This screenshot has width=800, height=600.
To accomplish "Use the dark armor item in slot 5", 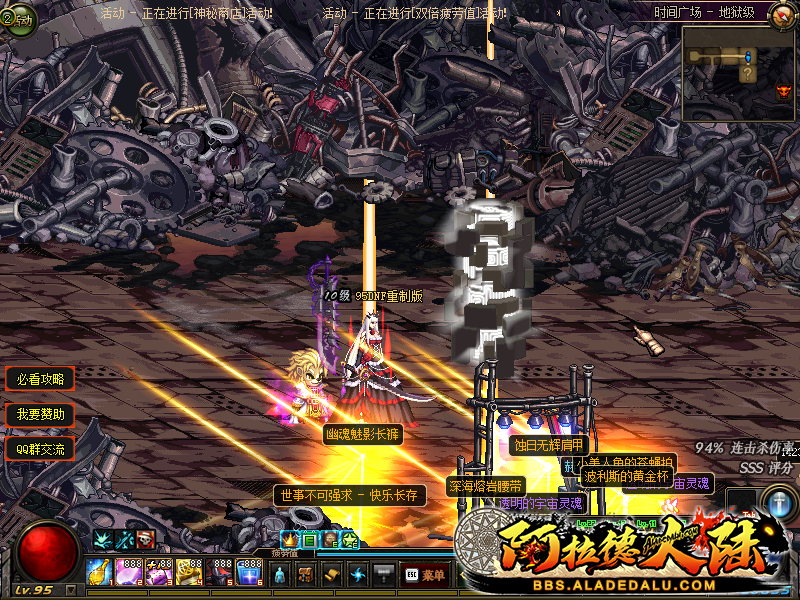I will 220,571.
